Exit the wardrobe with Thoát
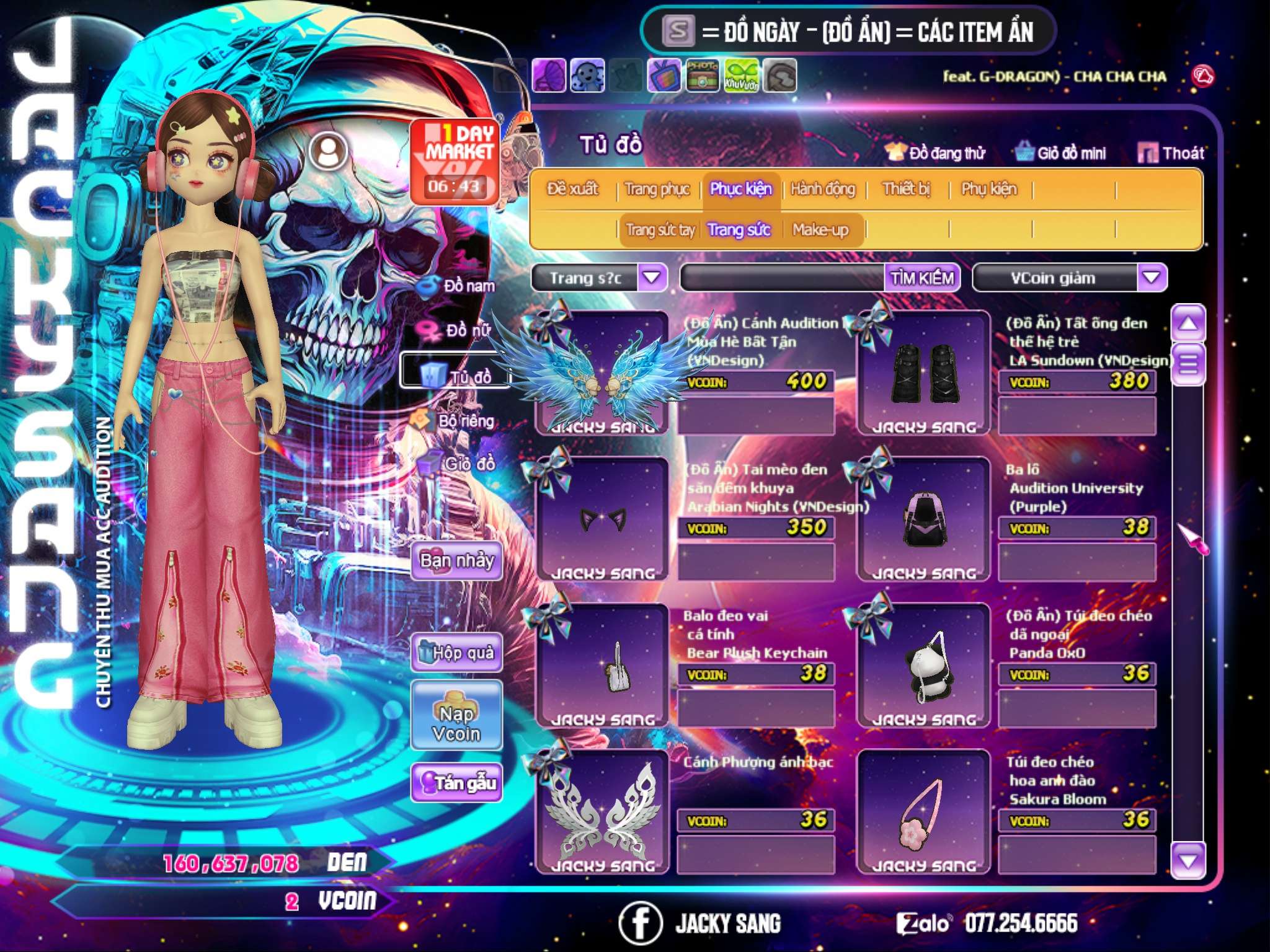Image resolution: width=1270 pixels, height=952 pixels. tap(1171, 153)
